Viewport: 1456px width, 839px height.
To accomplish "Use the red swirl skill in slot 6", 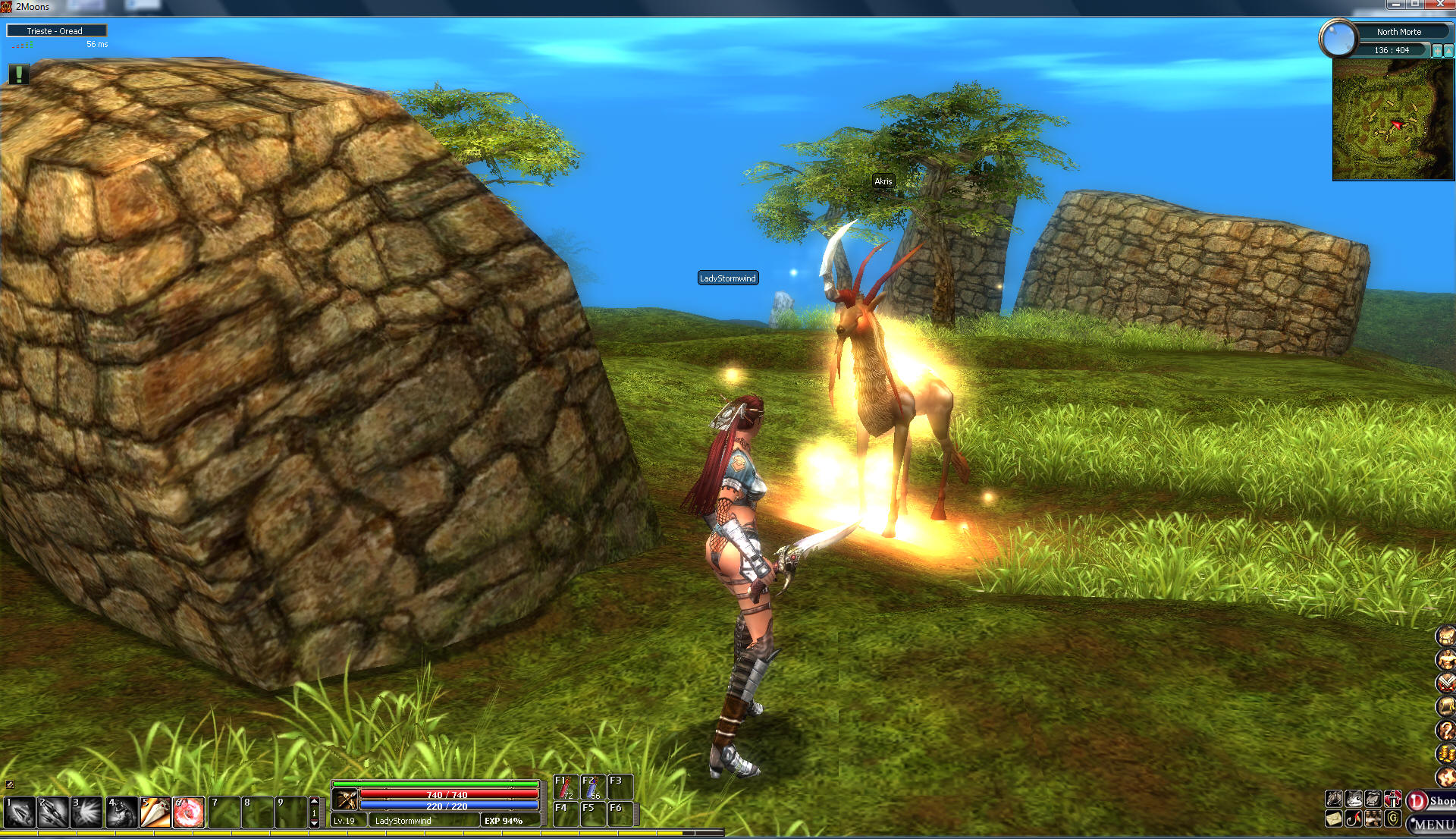I will [189, 812].
